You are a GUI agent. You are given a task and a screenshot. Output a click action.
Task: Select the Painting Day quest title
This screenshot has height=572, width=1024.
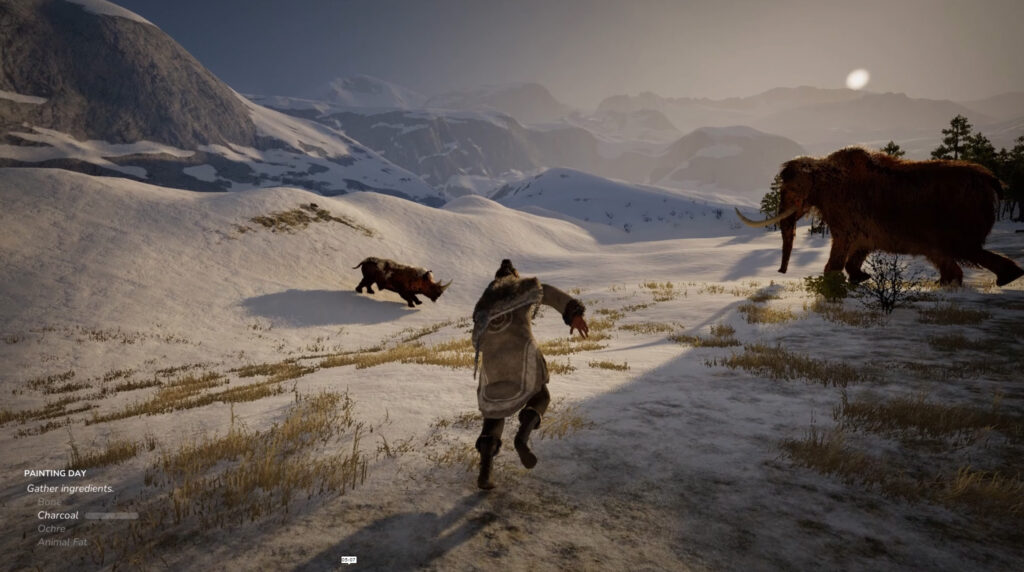coord(53,474)
